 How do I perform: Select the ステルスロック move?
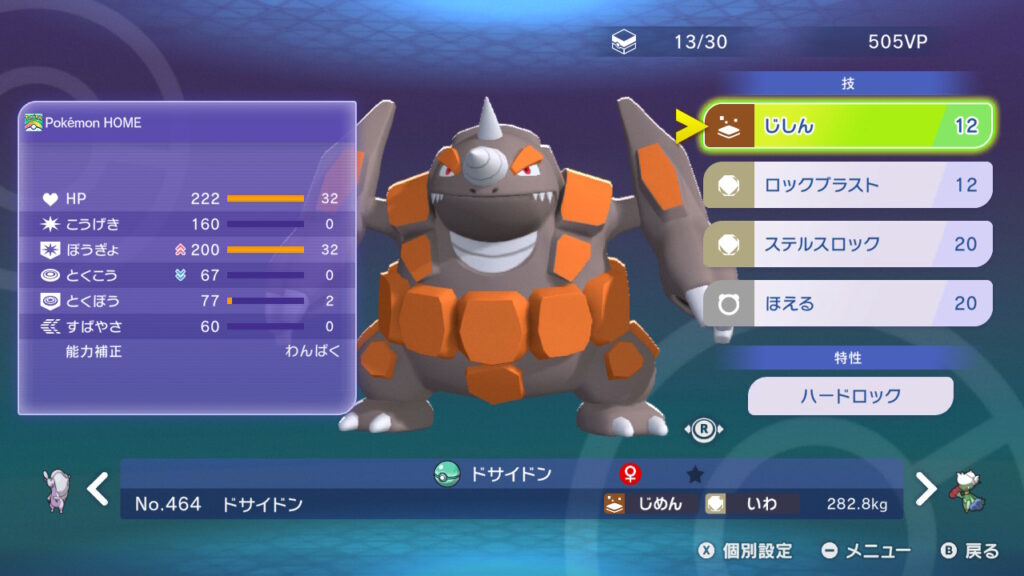point(848,244)
